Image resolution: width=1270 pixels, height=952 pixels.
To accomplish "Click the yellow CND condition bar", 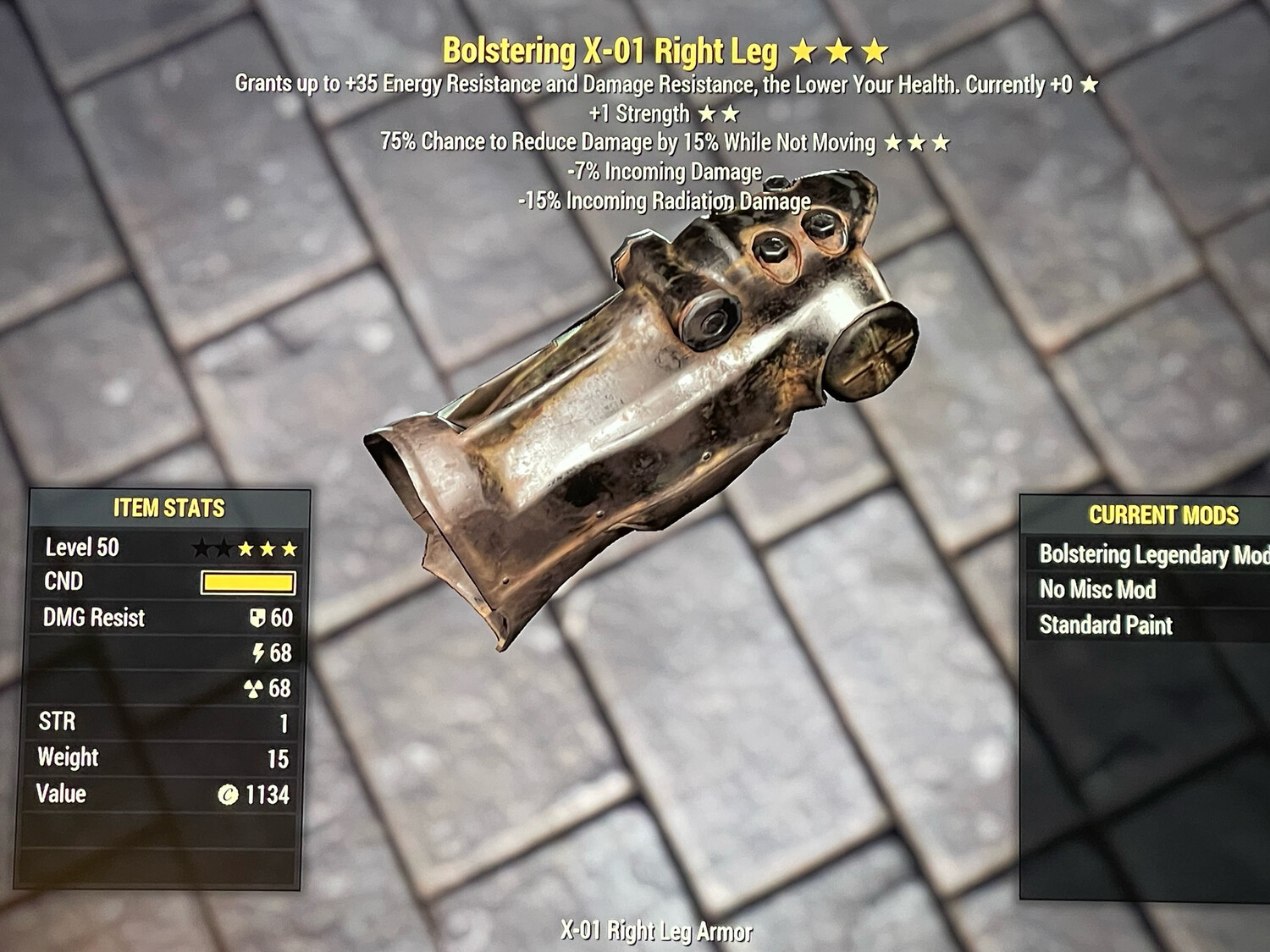I will [x=250, y=582].
